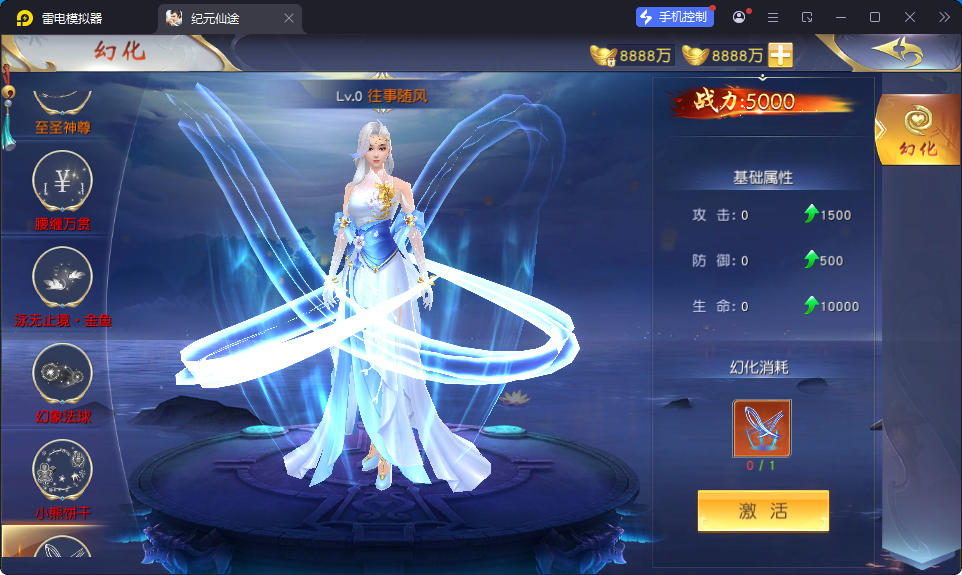Minimize the emulator window
The width and height of the screenshot is (962, 575).
tap(841, 17)
